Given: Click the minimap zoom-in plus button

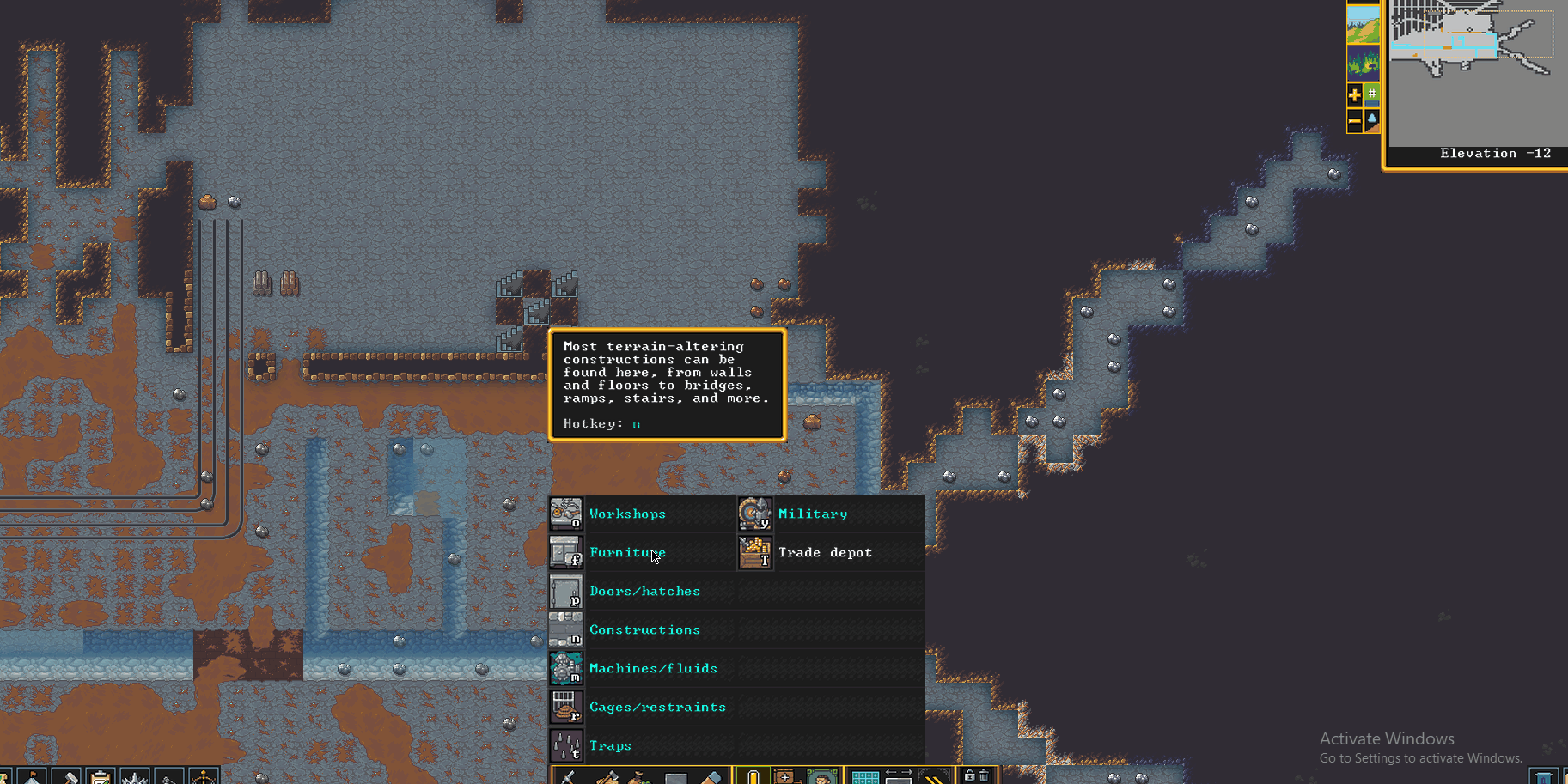Looking at the screenshot, I should 1354,94.
